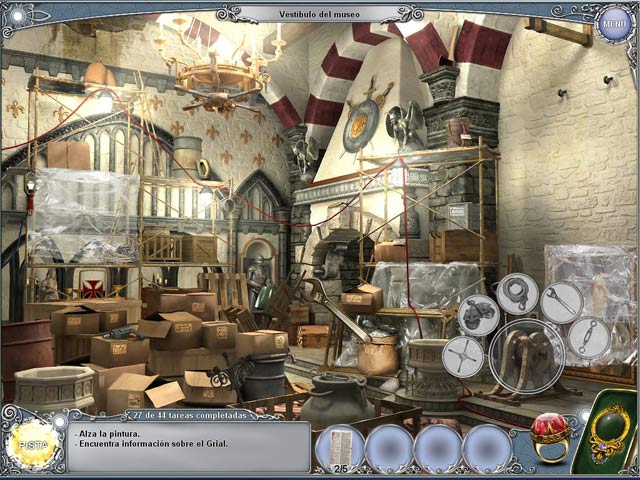Screen dimensions: 640x480
Task: Click the large winch stand circle
Action: 526,356
